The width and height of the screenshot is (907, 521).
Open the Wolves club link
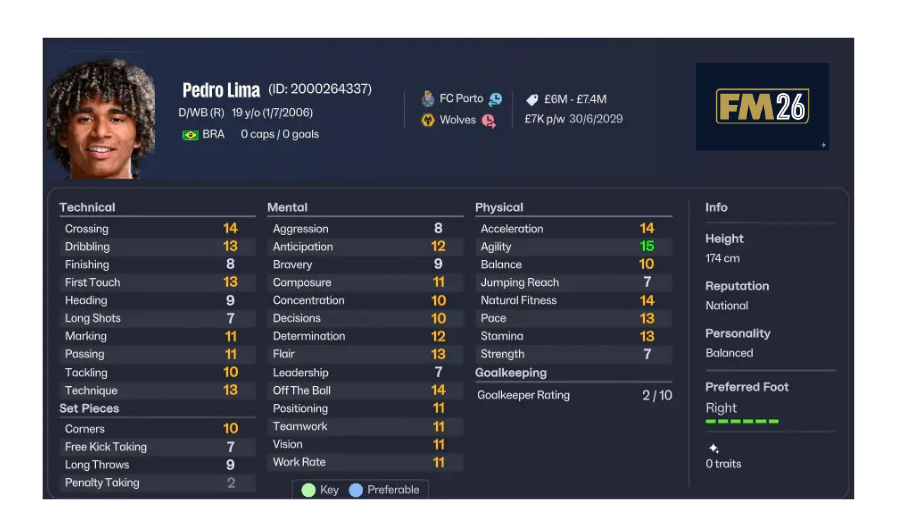pyautogui.click(x=457, y=120)
